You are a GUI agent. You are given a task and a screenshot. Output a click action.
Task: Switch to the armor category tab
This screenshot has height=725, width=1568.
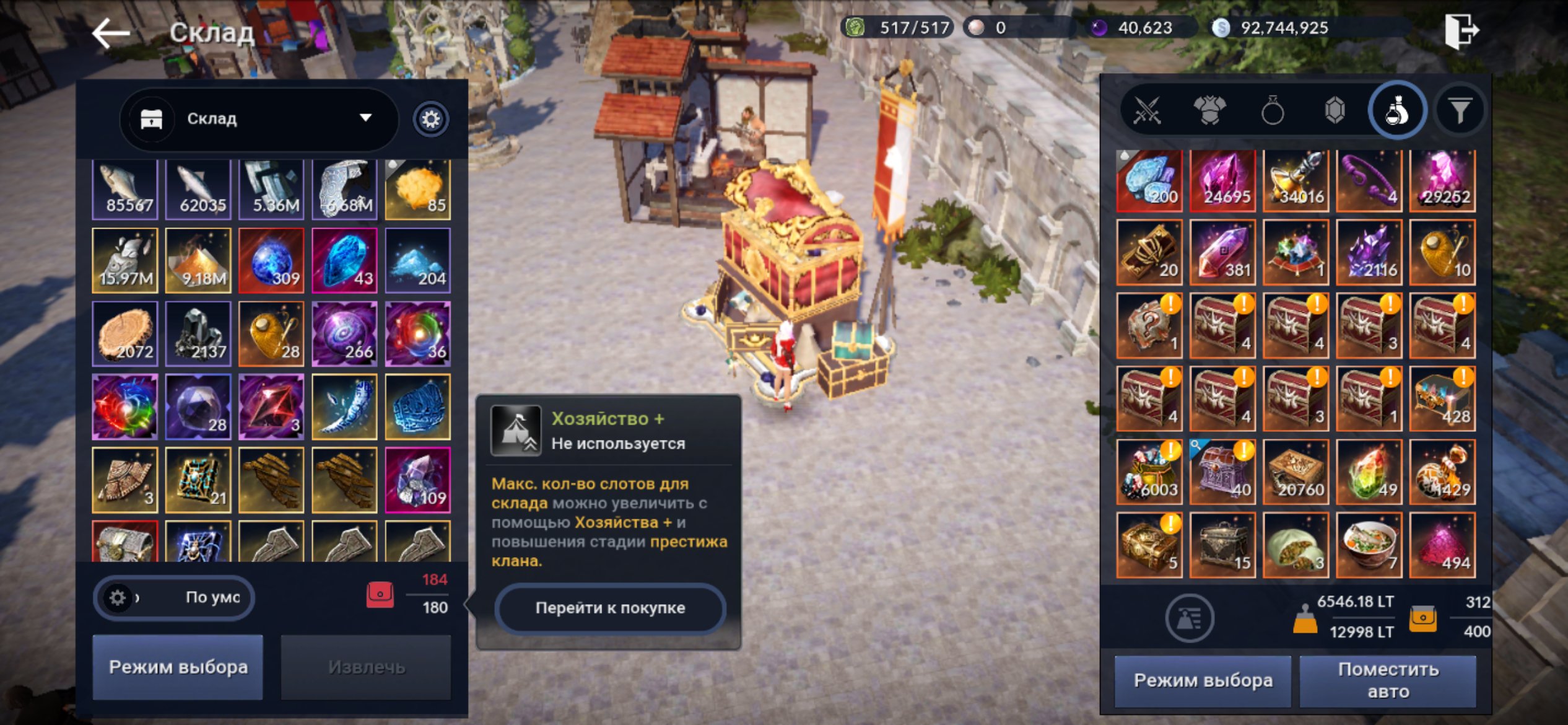[1209, 112]
